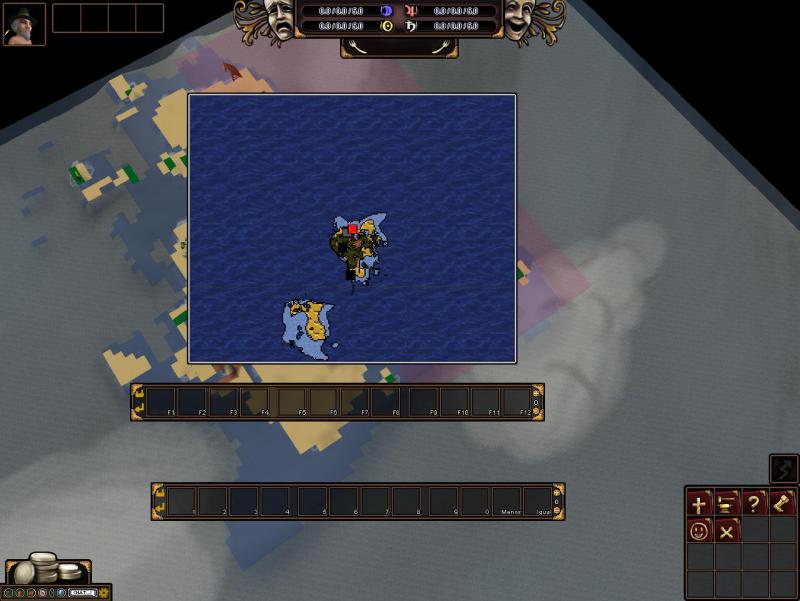This screenshot has width=800, height=601.
Task: Open the smiley face emotes button
Action: tap(699, 531)
